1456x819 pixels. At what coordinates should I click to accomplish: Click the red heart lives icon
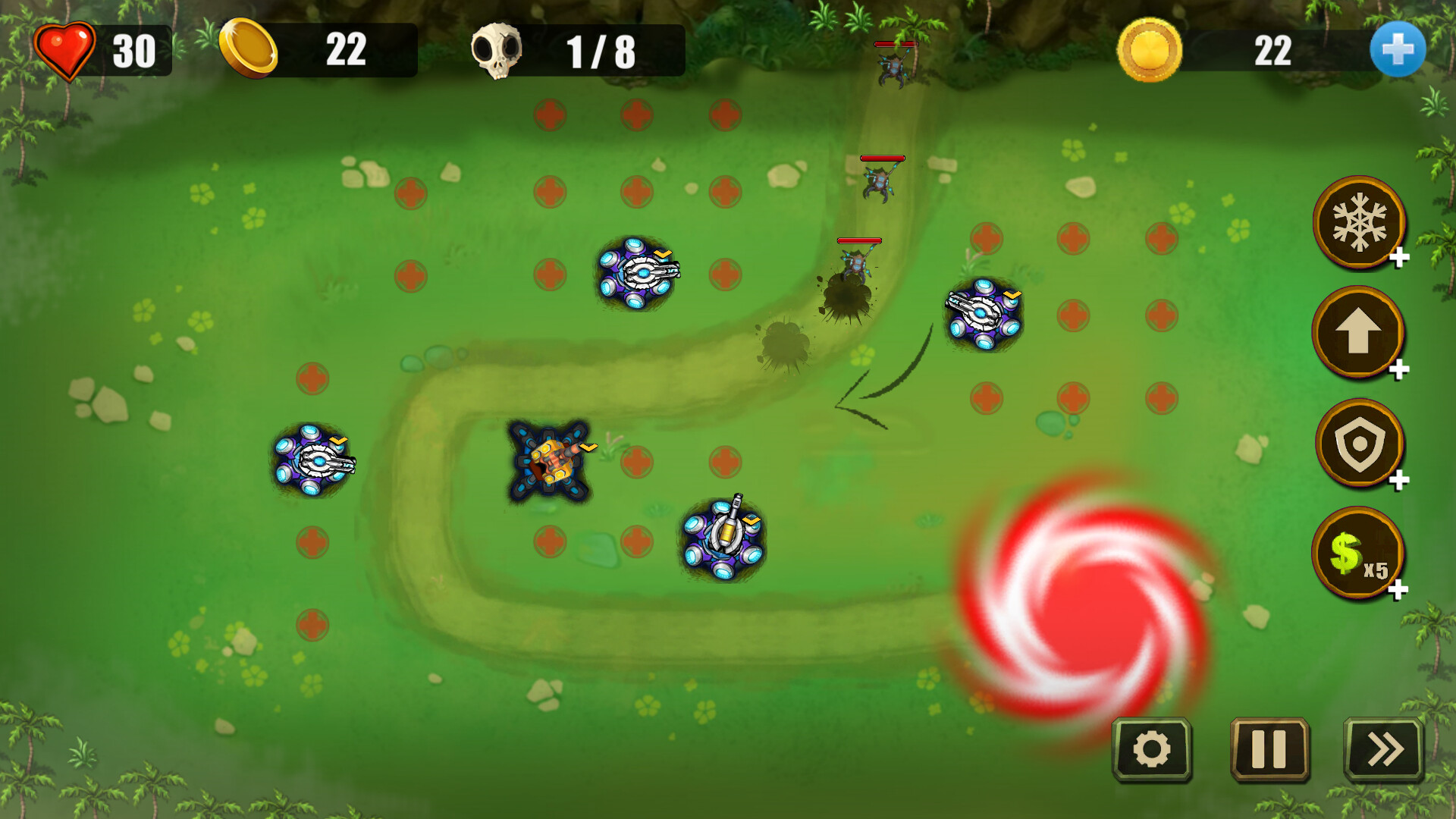point(64,50)
